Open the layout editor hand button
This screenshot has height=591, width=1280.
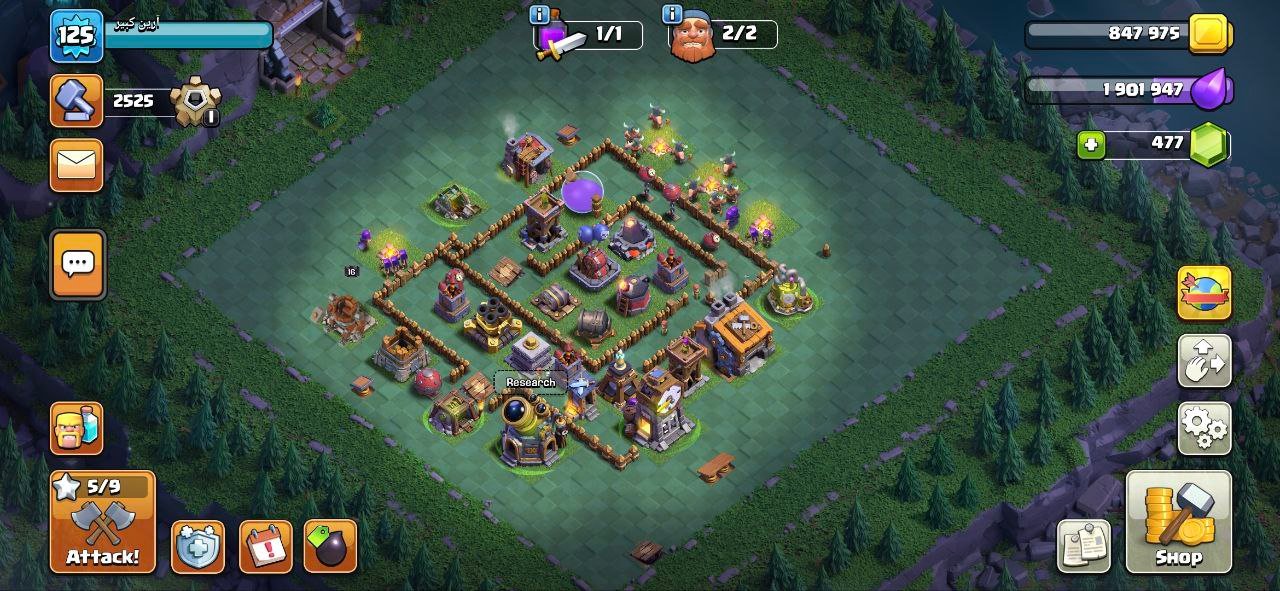(x=1204, y=360)
